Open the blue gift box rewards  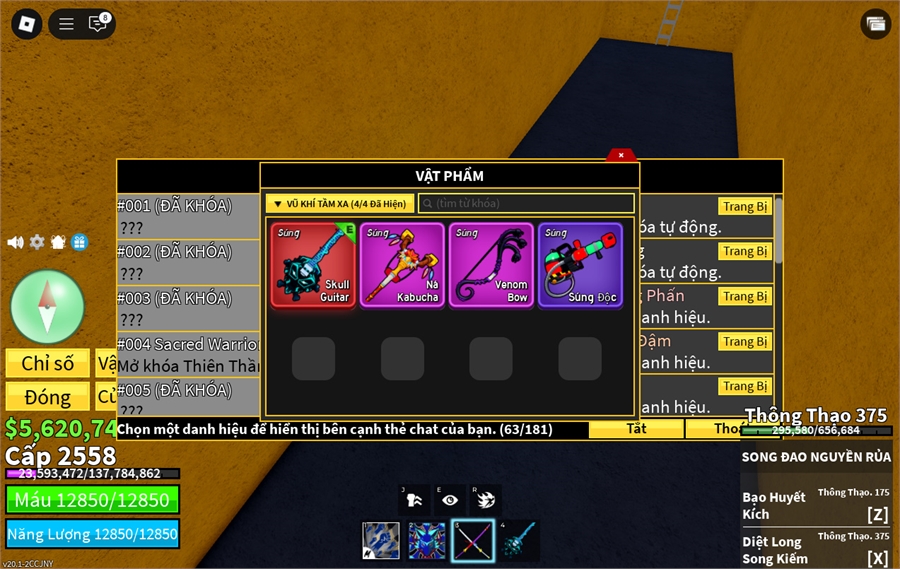(x=79, y=242)
